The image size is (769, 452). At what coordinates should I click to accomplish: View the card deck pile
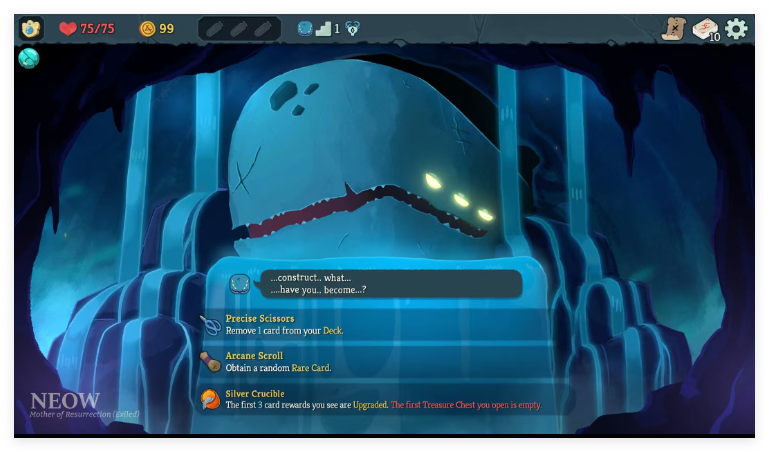click(x=705, y=30)
